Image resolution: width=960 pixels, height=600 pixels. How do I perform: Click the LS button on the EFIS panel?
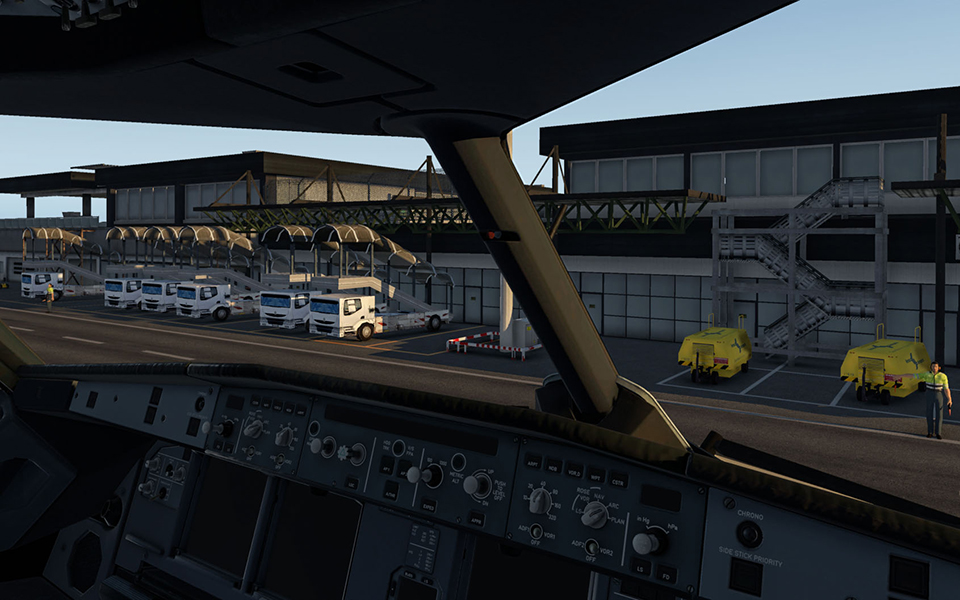click(x=638, y=568)
